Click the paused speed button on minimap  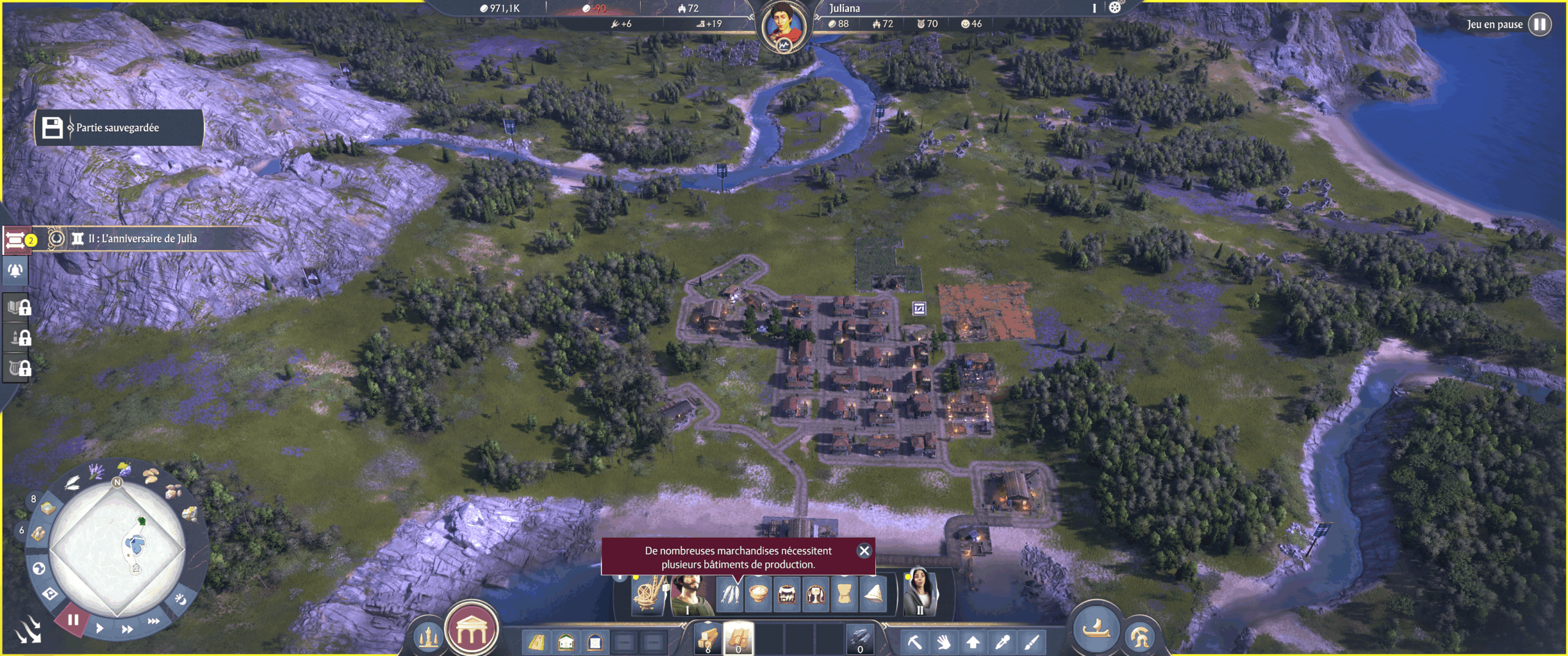(x=73, y=620)
